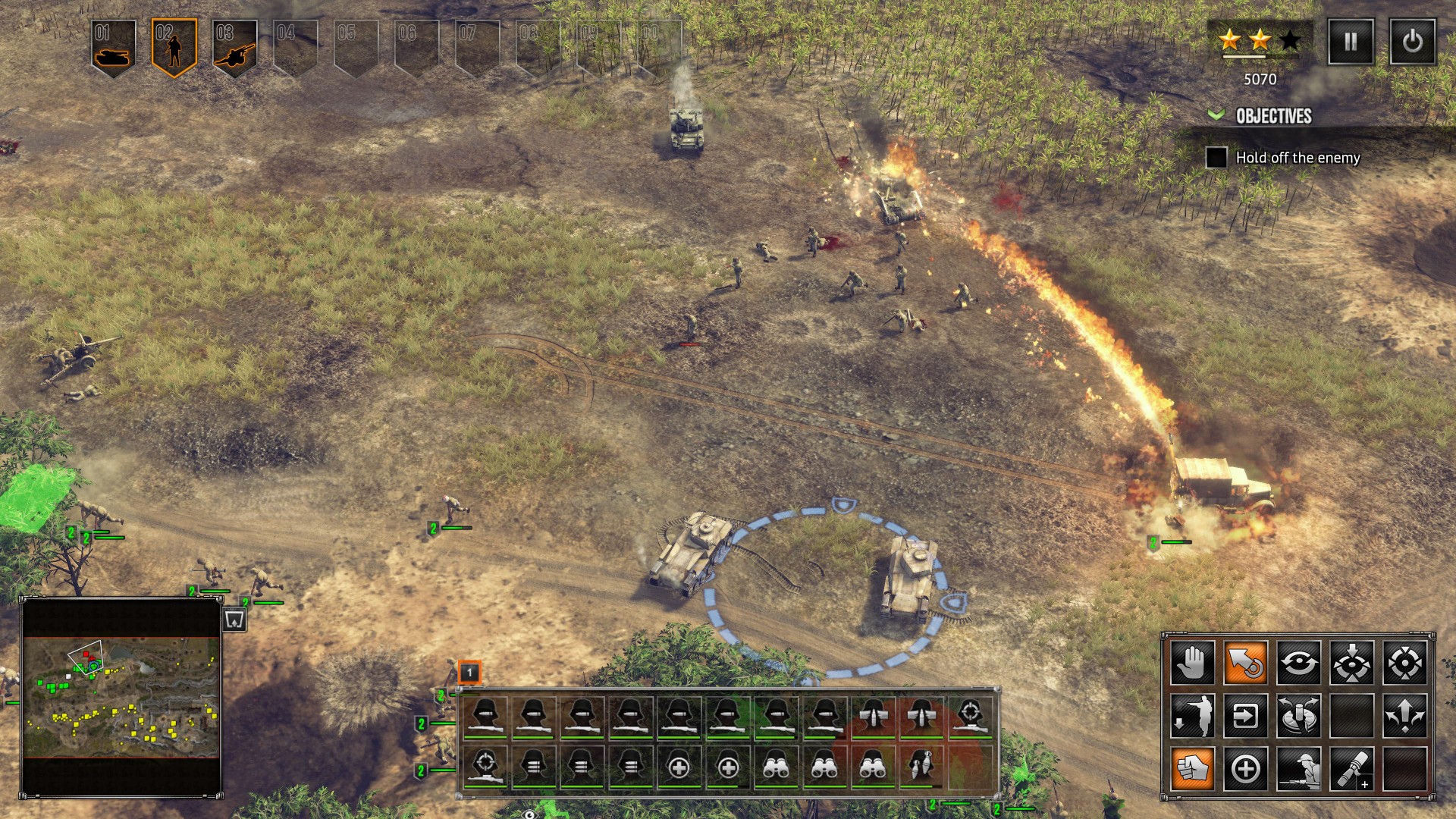Viewport: 1456px width, 819px height.
Task: Toggle the button beside the minimap corner
Action: click(x=234, y=620)
